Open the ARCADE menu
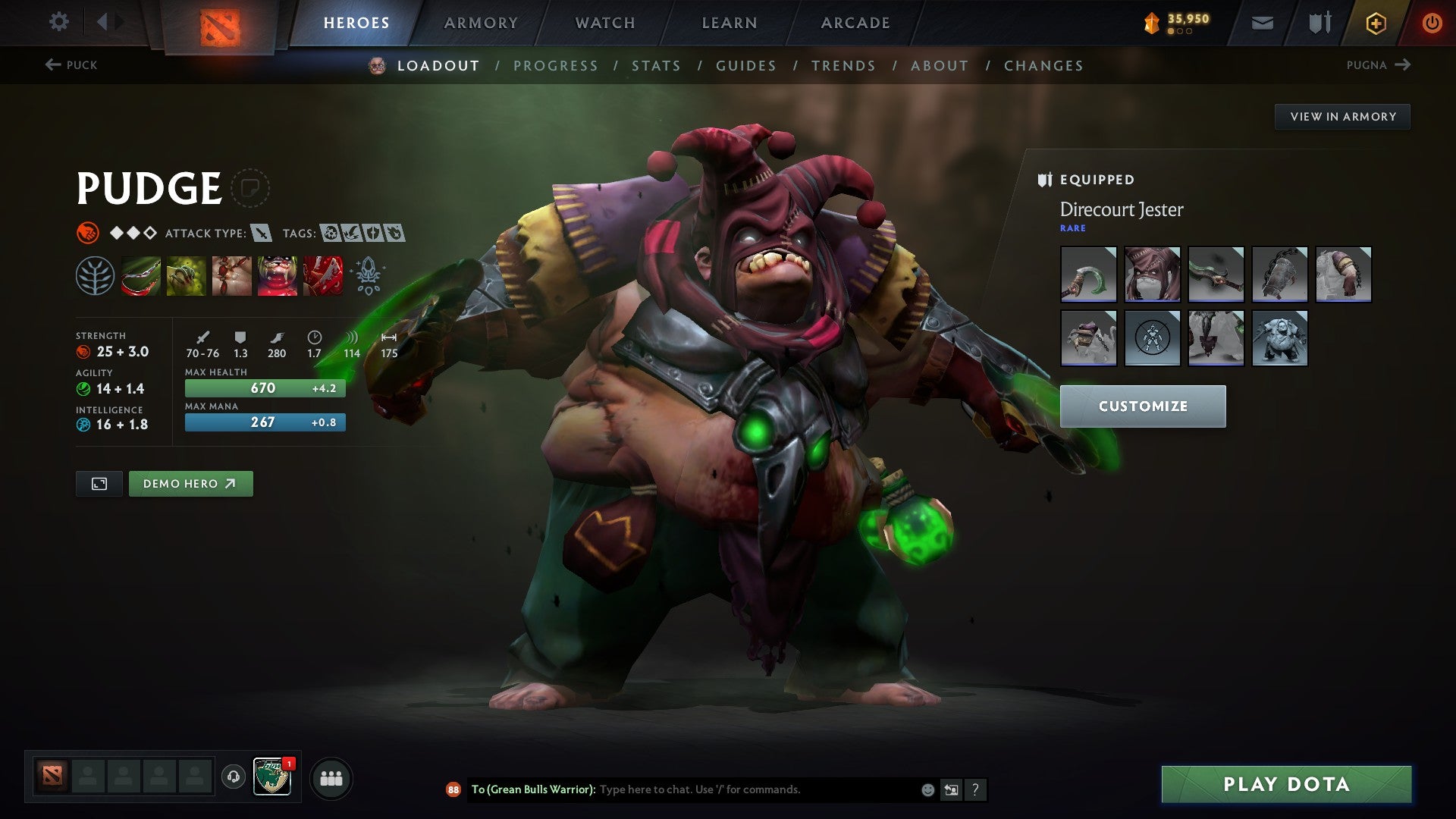Image resolution: width=1456 pixels, height=819 pixels. pyautogui.click(x=855, y=22)
